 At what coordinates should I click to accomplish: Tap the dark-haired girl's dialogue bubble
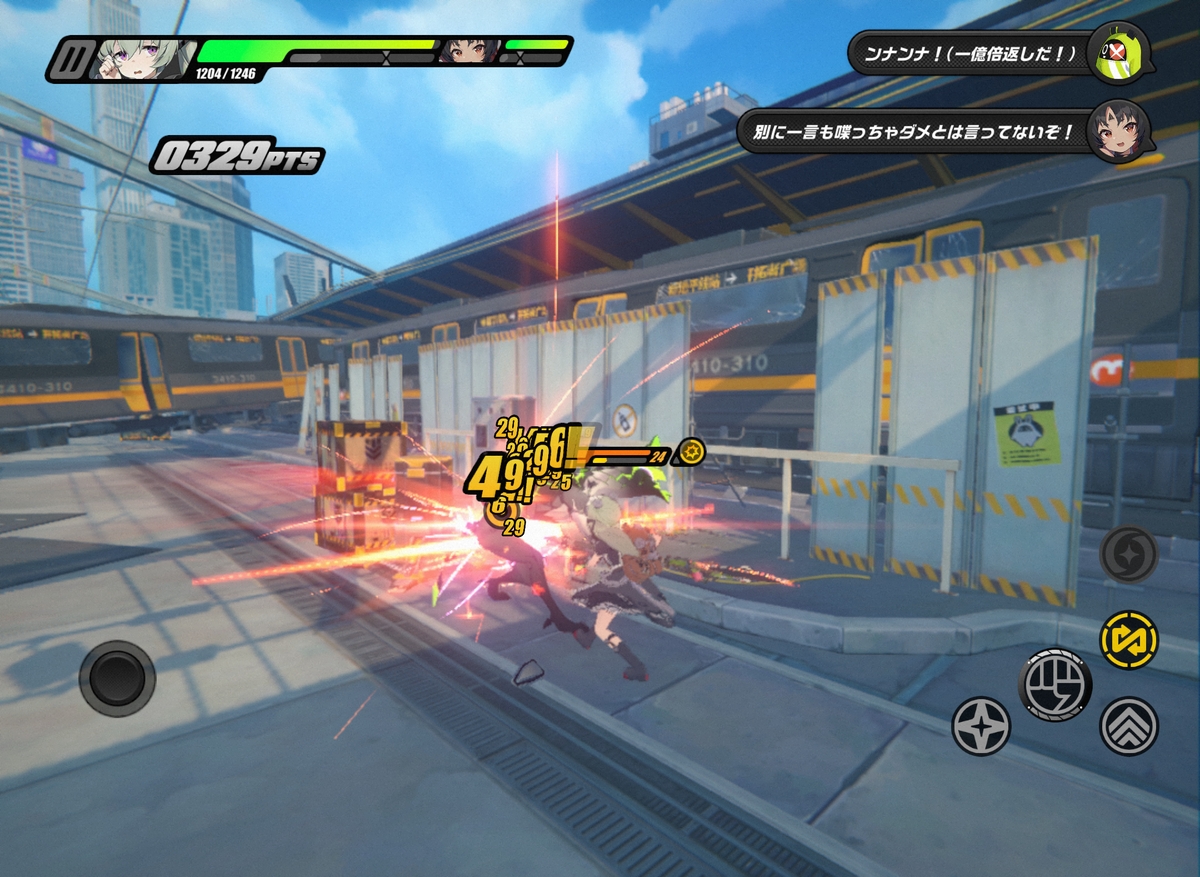(915, 131)
